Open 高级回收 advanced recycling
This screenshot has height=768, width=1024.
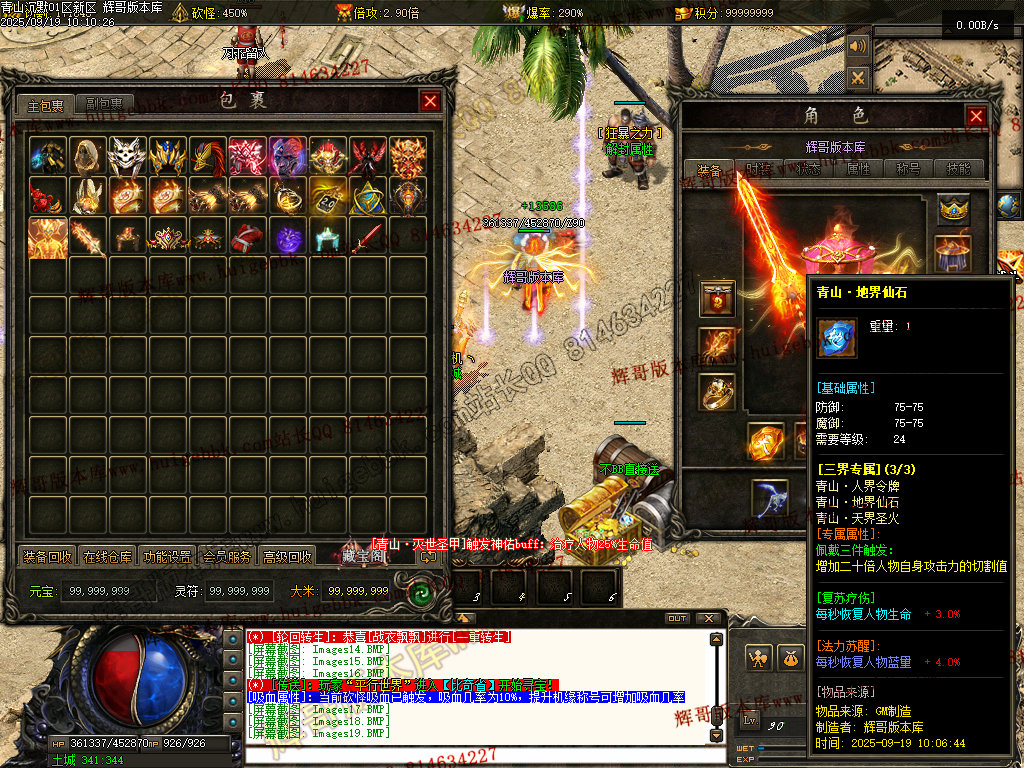tap(287, 557)
